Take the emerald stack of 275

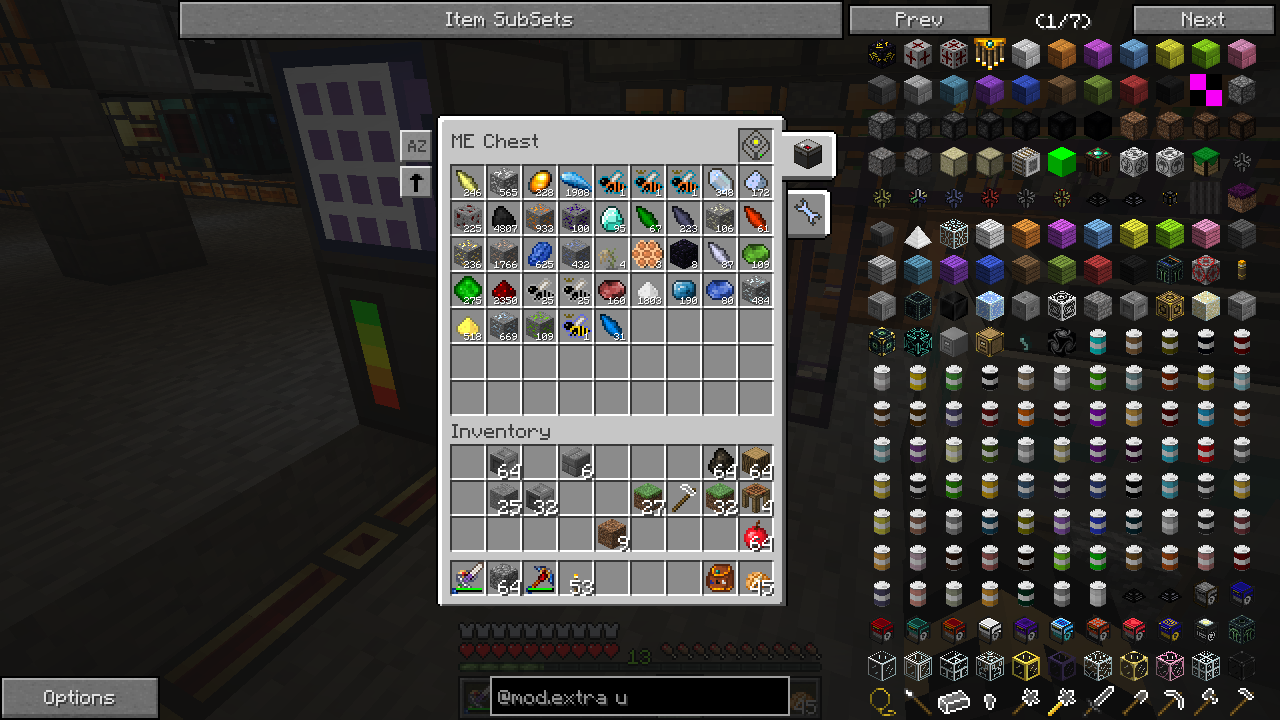coord(468,291)
